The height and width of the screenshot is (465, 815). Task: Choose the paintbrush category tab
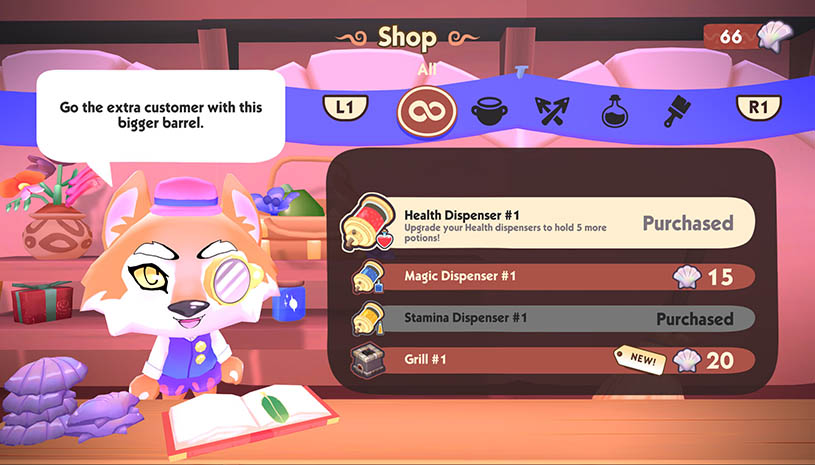[674, 110]
